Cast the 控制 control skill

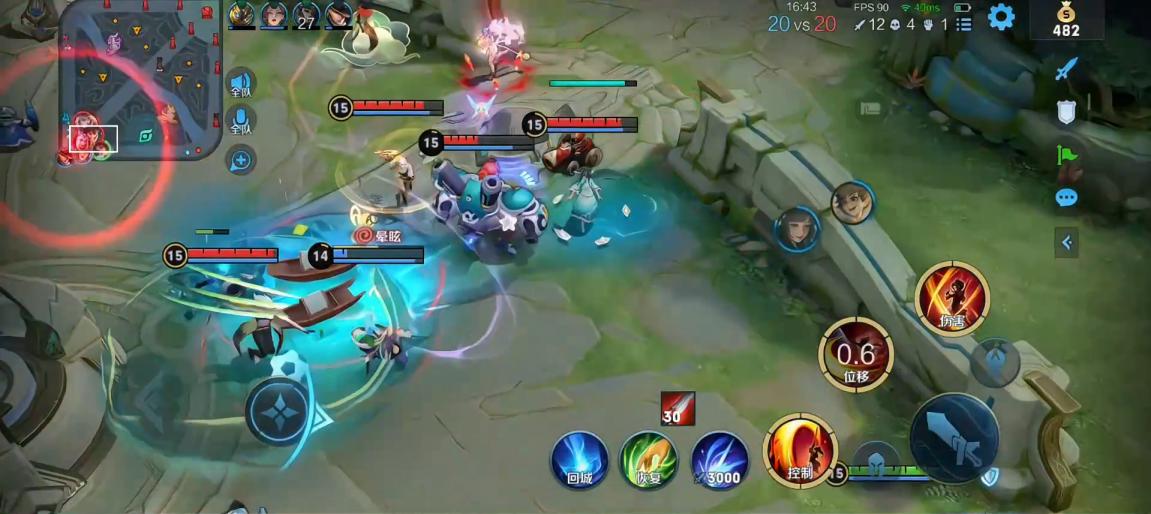tap(800, 450)
